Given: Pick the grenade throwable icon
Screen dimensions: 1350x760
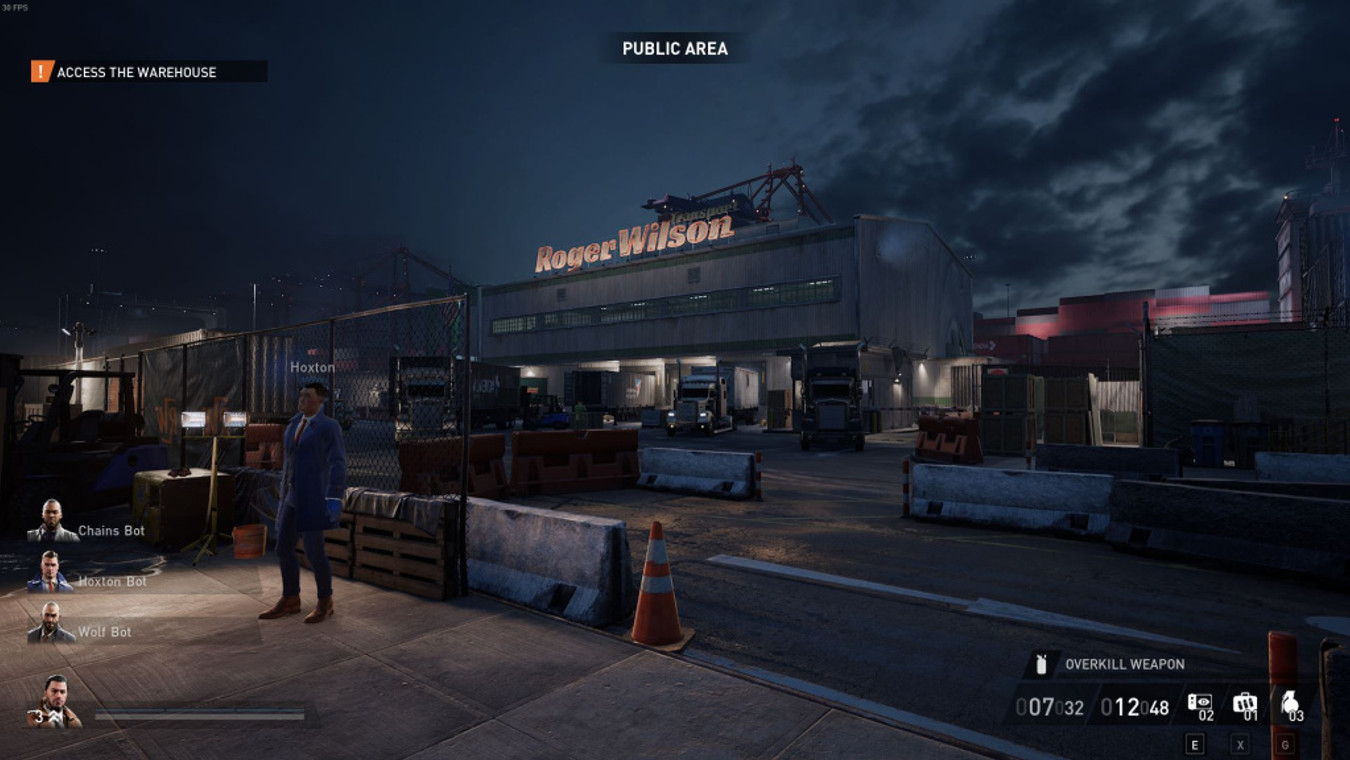Looking at the screenshot, I should (x=1289, y=702).
